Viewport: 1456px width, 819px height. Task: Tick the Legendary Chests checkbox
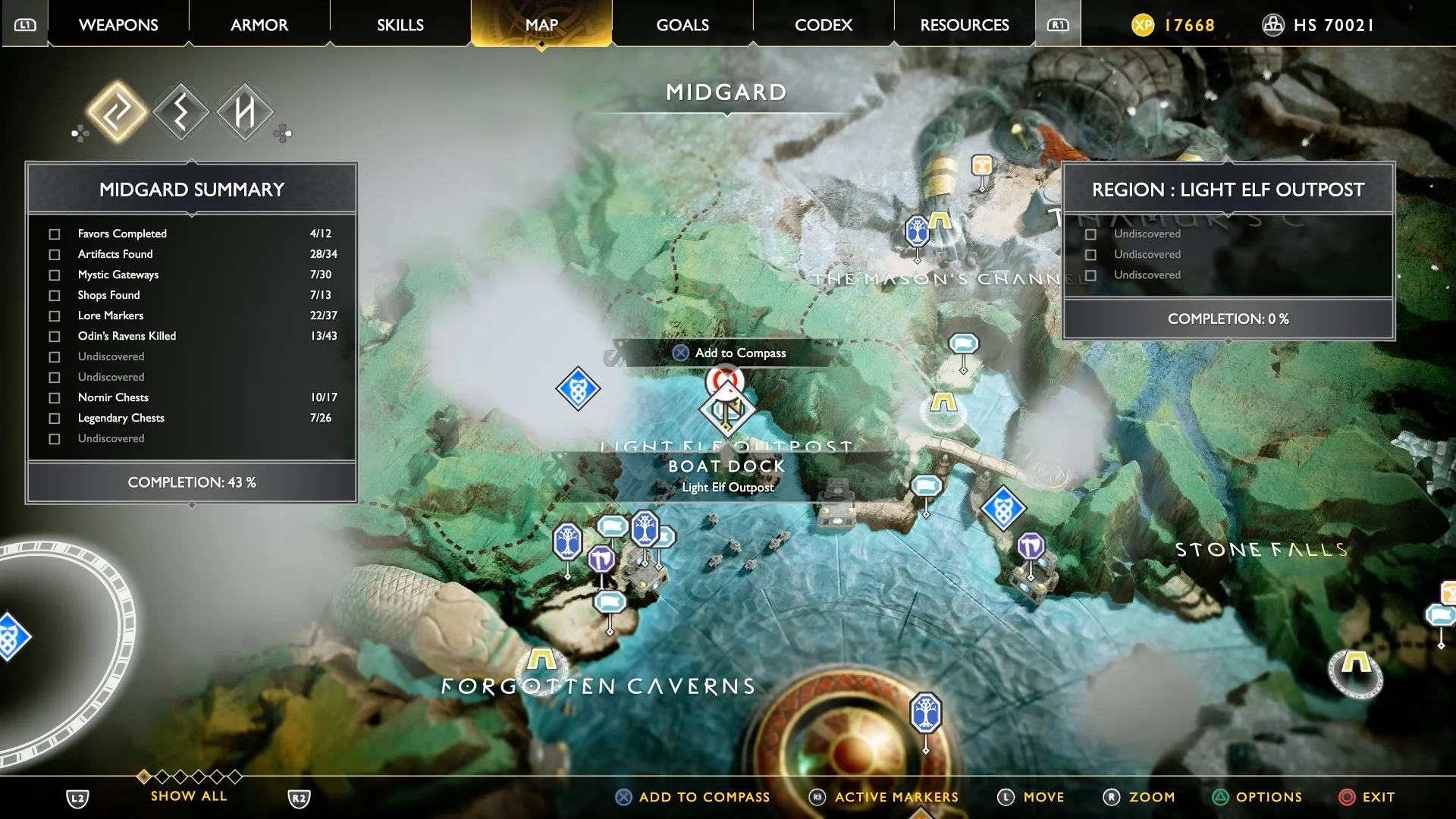(x=54, y=418)
